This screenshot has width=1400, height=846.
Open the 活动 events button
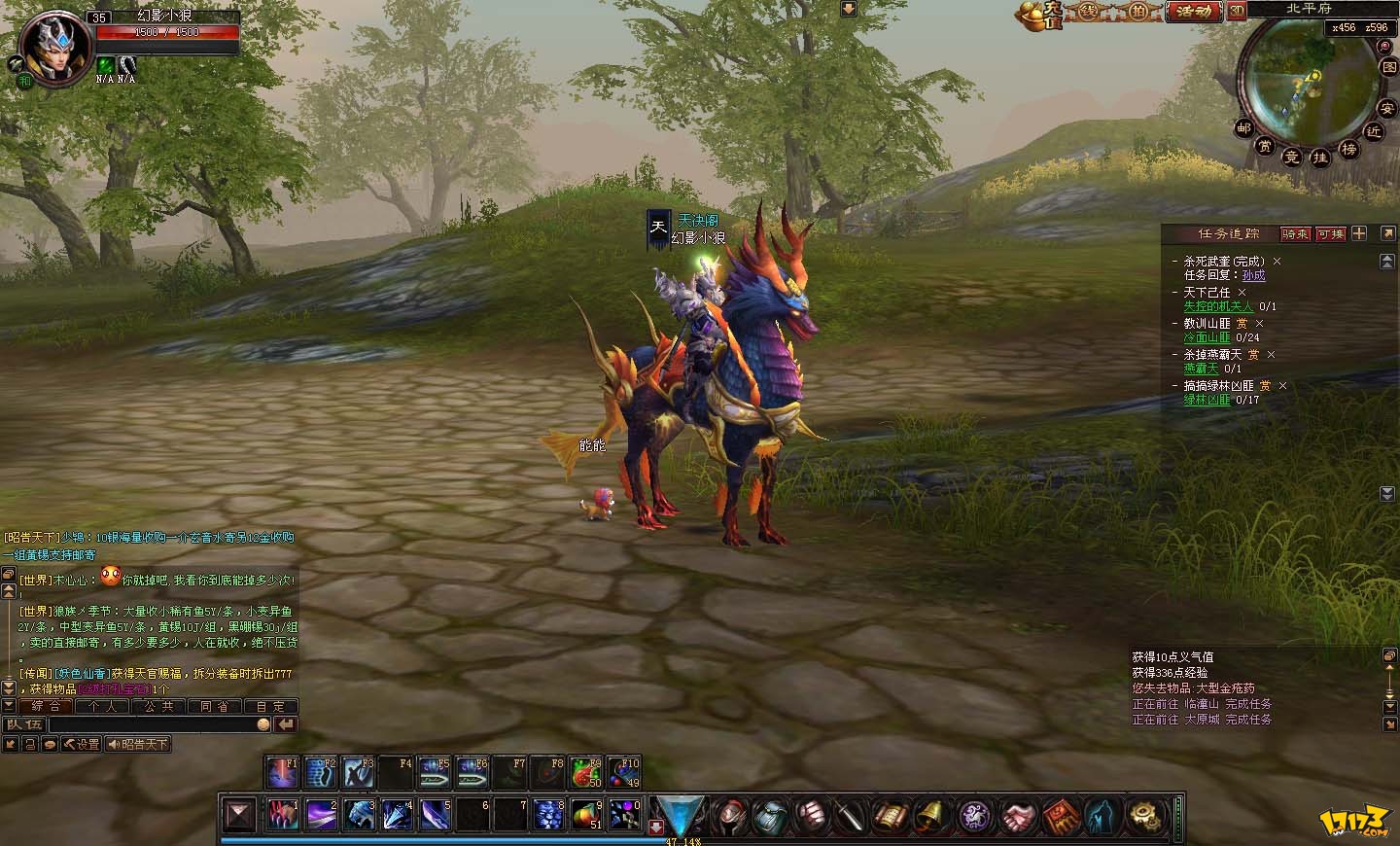1193,12
